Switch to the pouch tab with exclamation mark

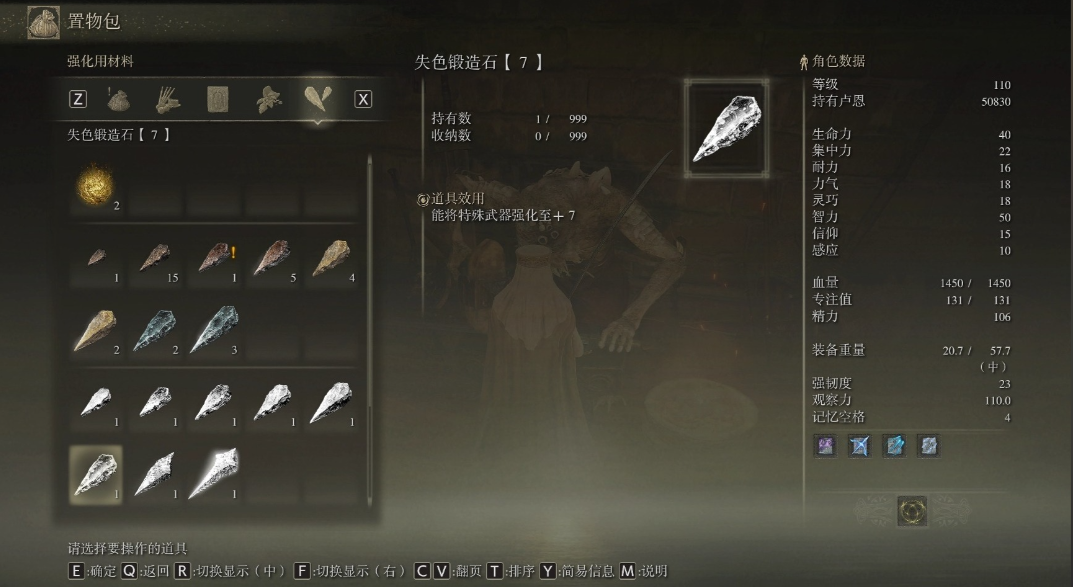(120, 99)
